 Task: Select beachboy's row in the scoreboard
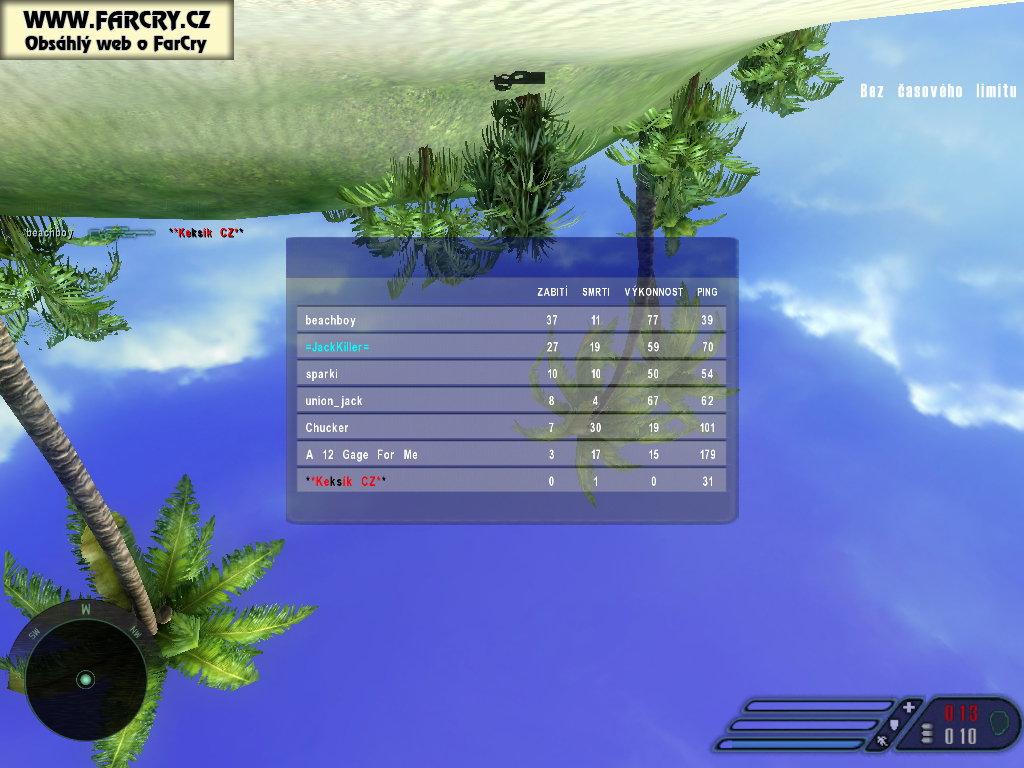[511, 320]
